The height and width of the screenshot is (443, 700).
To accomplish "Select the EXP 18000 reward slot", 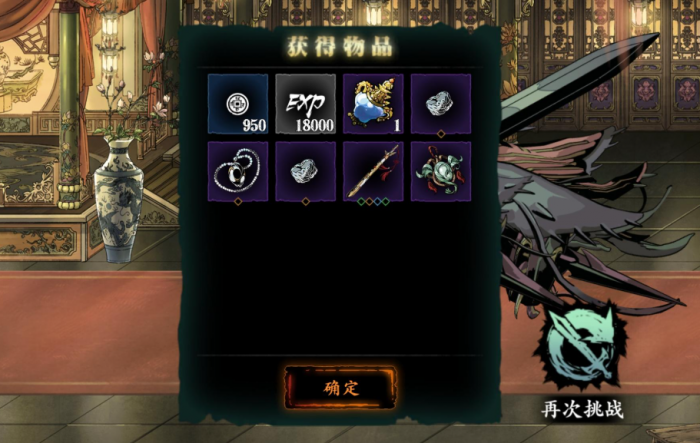I will [x=305, y=103].
